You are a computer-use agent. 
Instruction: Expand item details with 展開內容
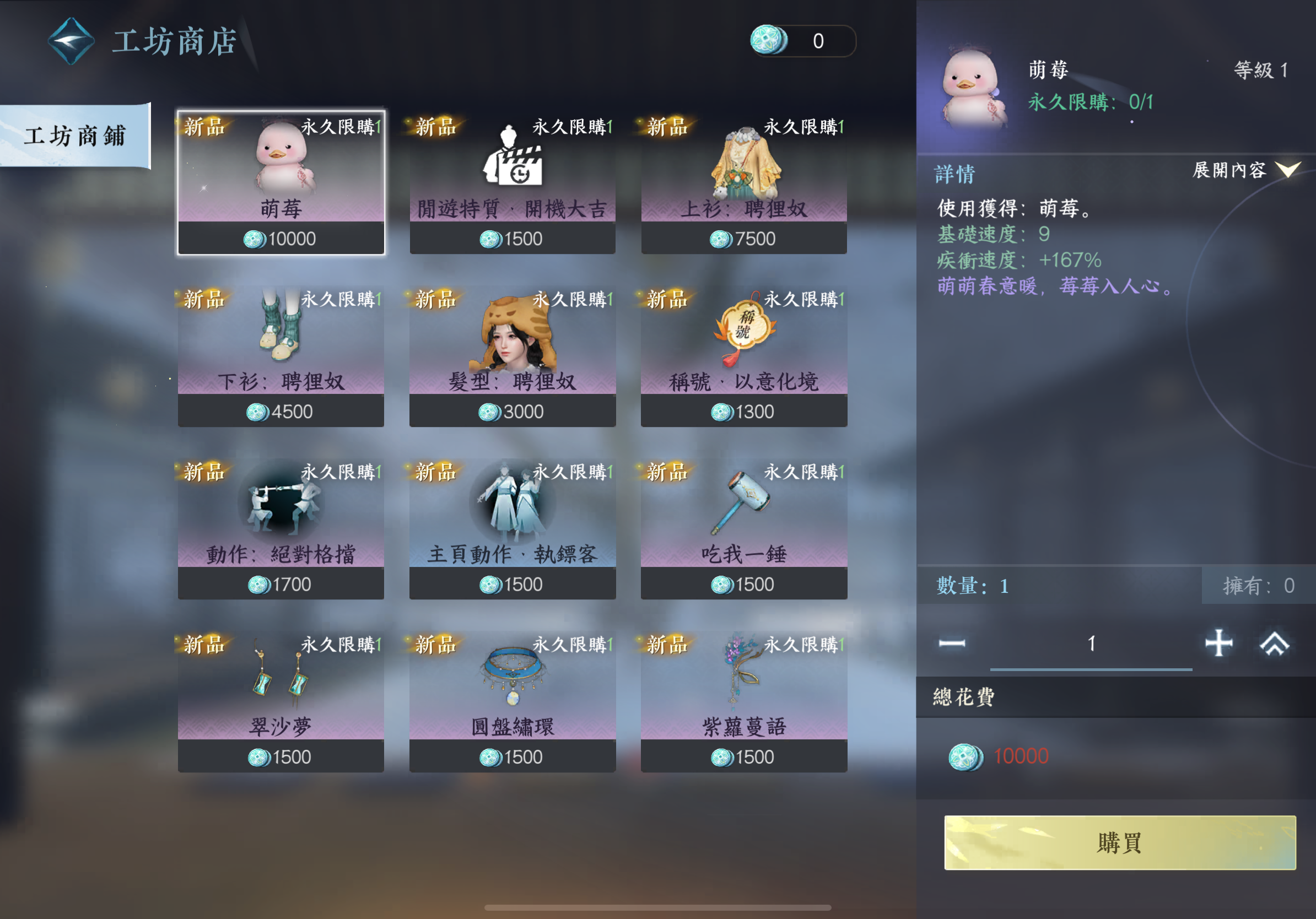point(1245,170)
